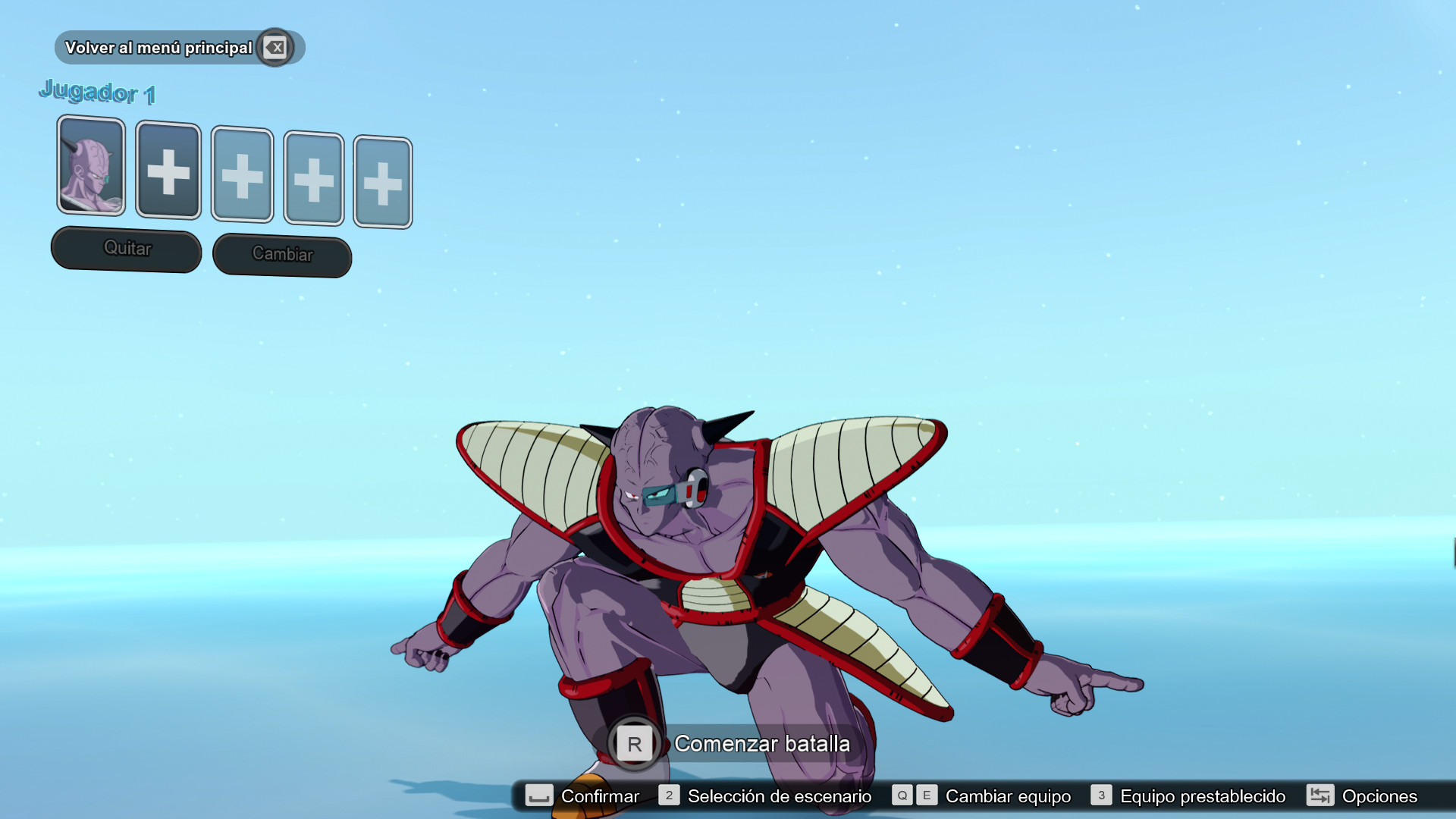Click the E key icon to change team

pos(927,796)
